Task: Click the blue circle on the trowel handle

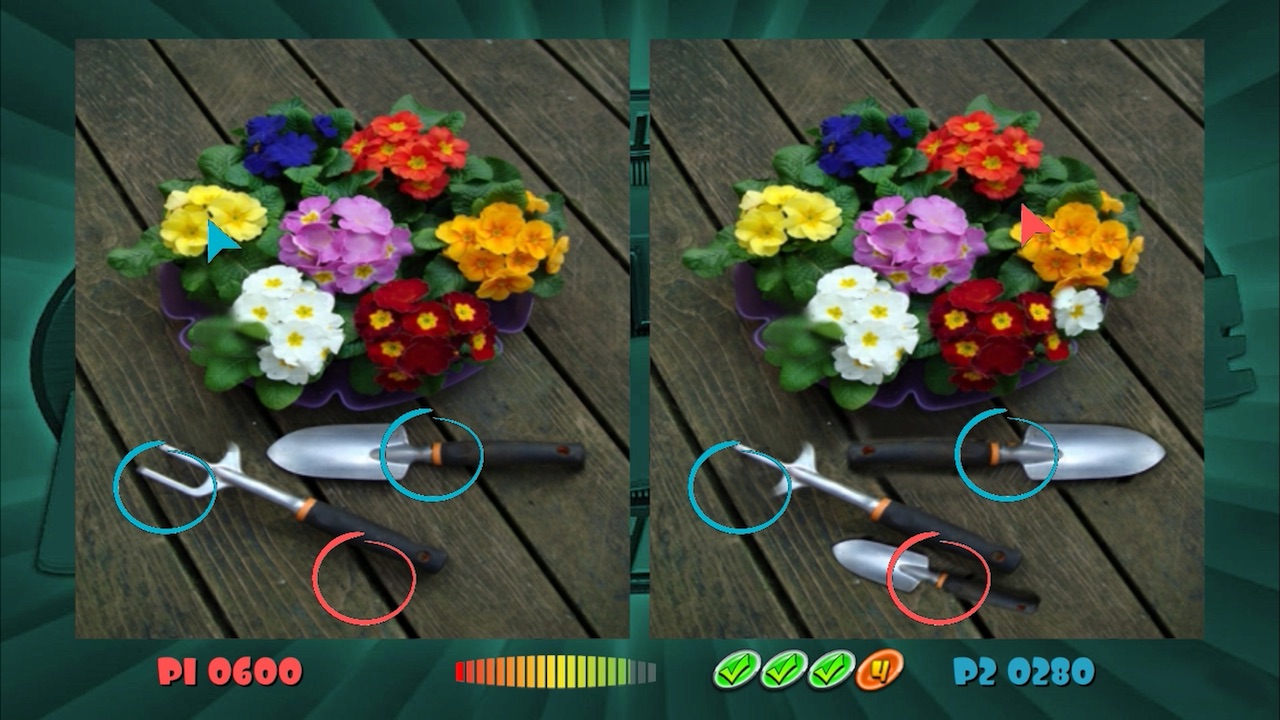Action: [432, 455]
